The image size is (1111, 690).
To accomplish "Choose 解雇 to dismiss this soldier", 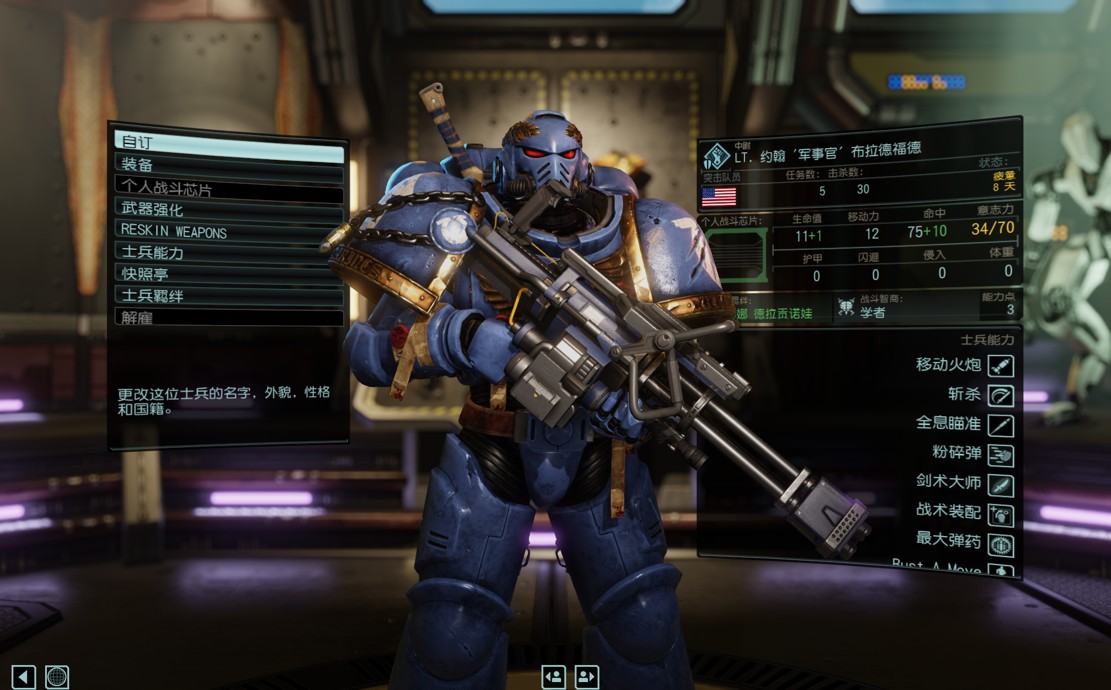I will pos(229,318).
